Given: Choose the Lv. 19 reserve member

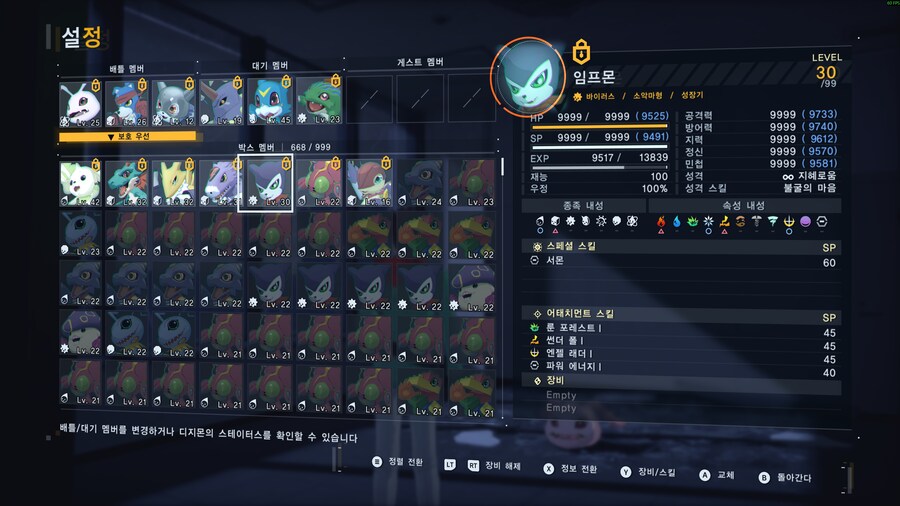Looking at the screenshot, I should point(222,104).
